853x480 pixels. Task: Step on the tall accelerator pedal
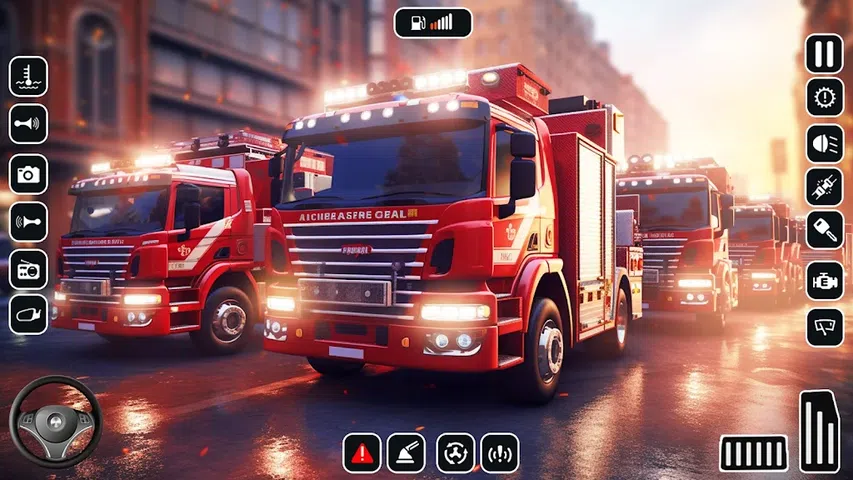pos(819,431)
